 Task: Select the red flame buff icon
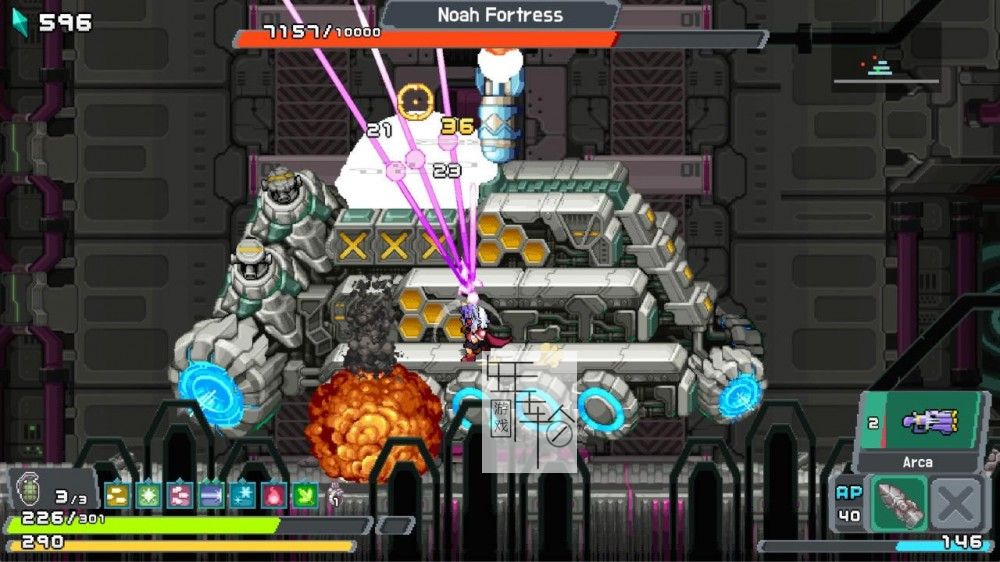[273, 494]
